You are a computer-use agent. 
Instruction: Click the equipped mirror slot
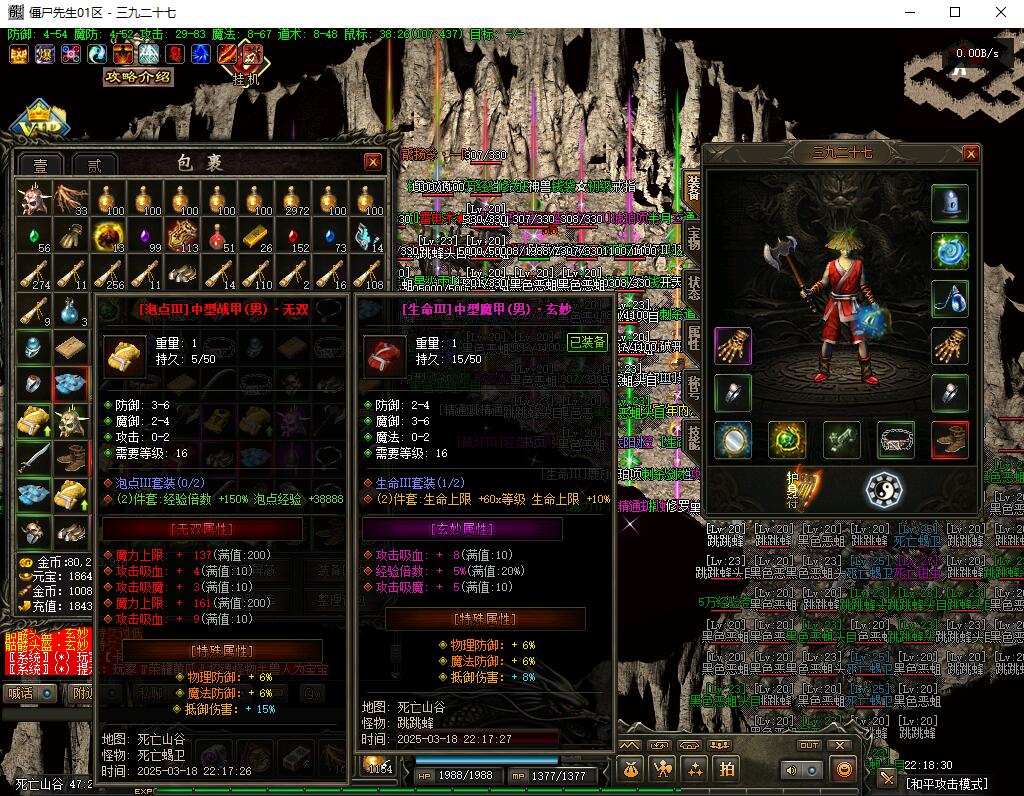click(732, 440)
